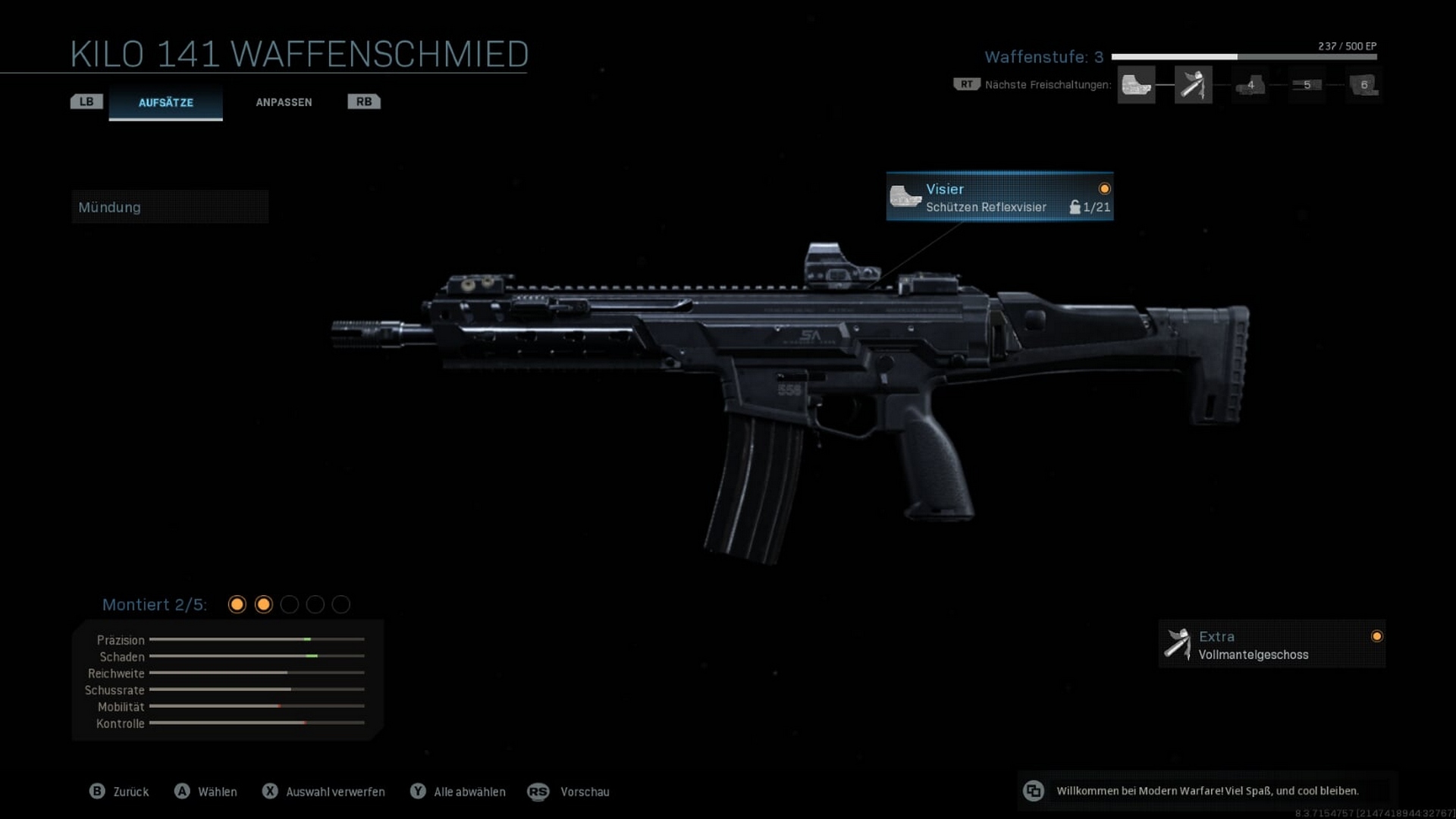Open the Vorschau preview
Image resolution: width=1456 pixels, height=819 pixels.
[569, 792]
